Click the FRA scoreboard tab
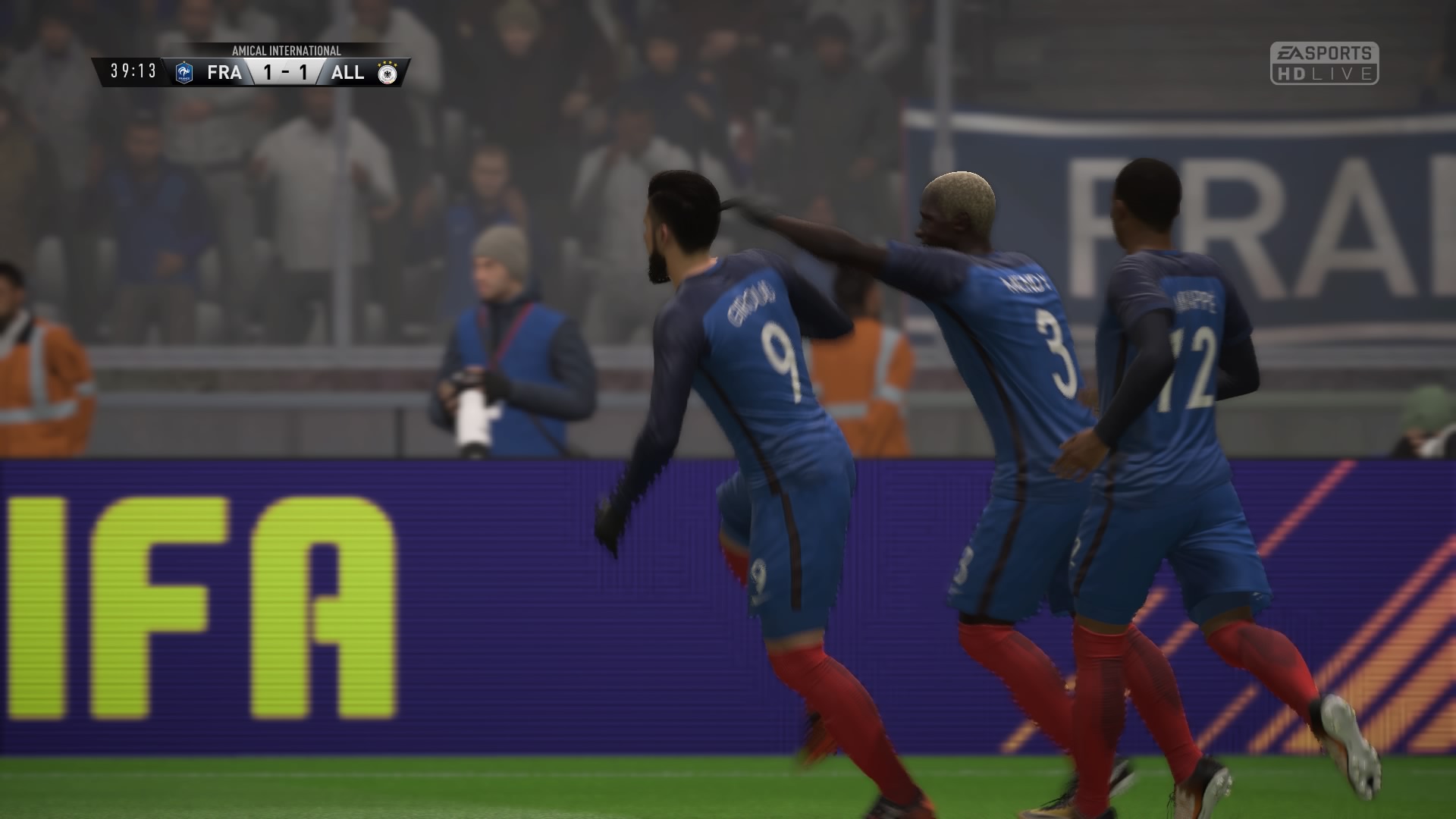This screenshot has width=1456, height=819. point(224,72)
